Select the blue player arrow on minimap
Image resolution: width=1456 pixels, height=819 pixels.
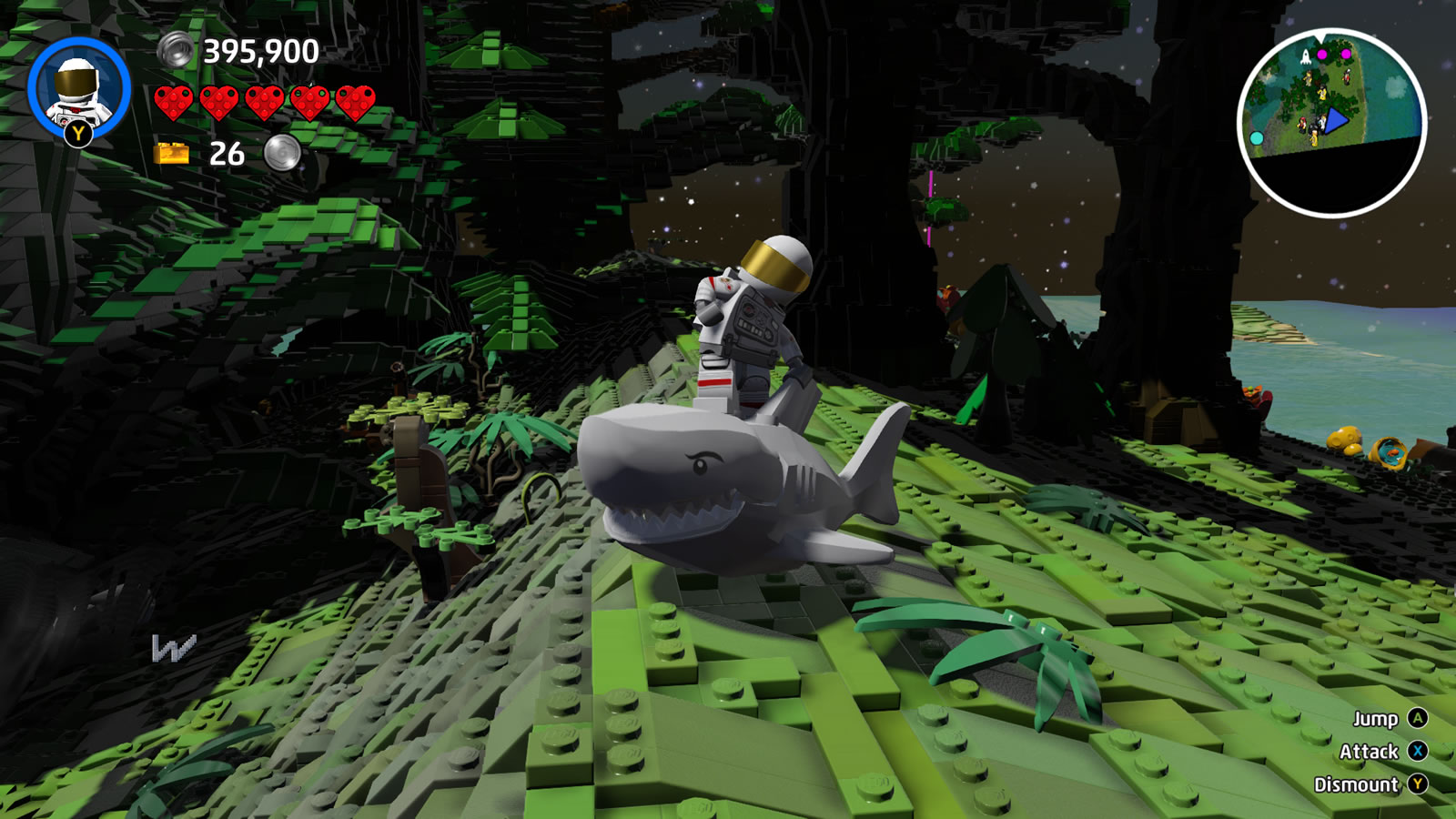tap(1337, 120)
